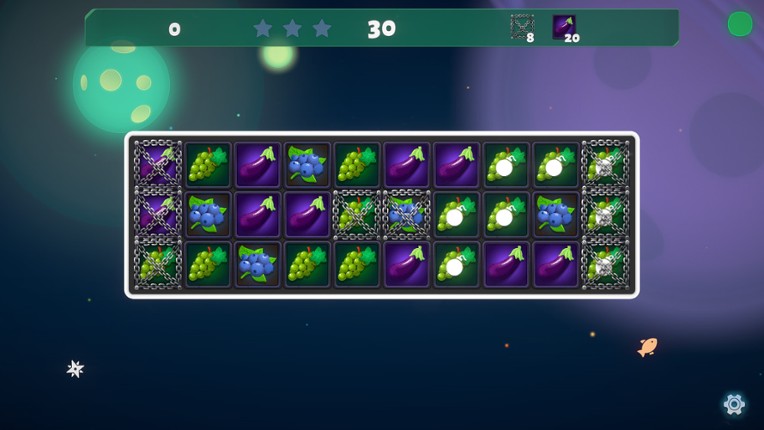Click the eggplant objective icon
Screen dimensions: 764x430
pos(564,26)
